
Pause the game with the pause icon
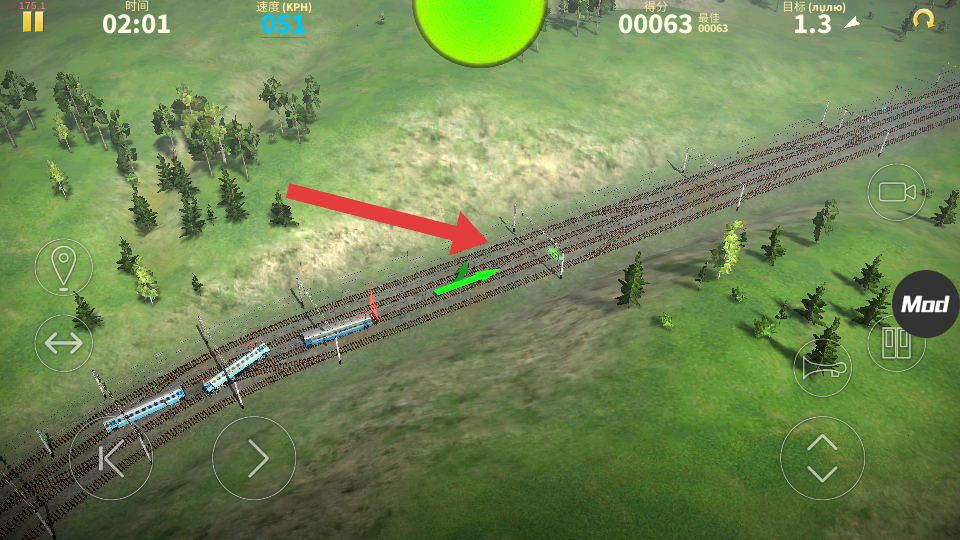pos(33,21)
